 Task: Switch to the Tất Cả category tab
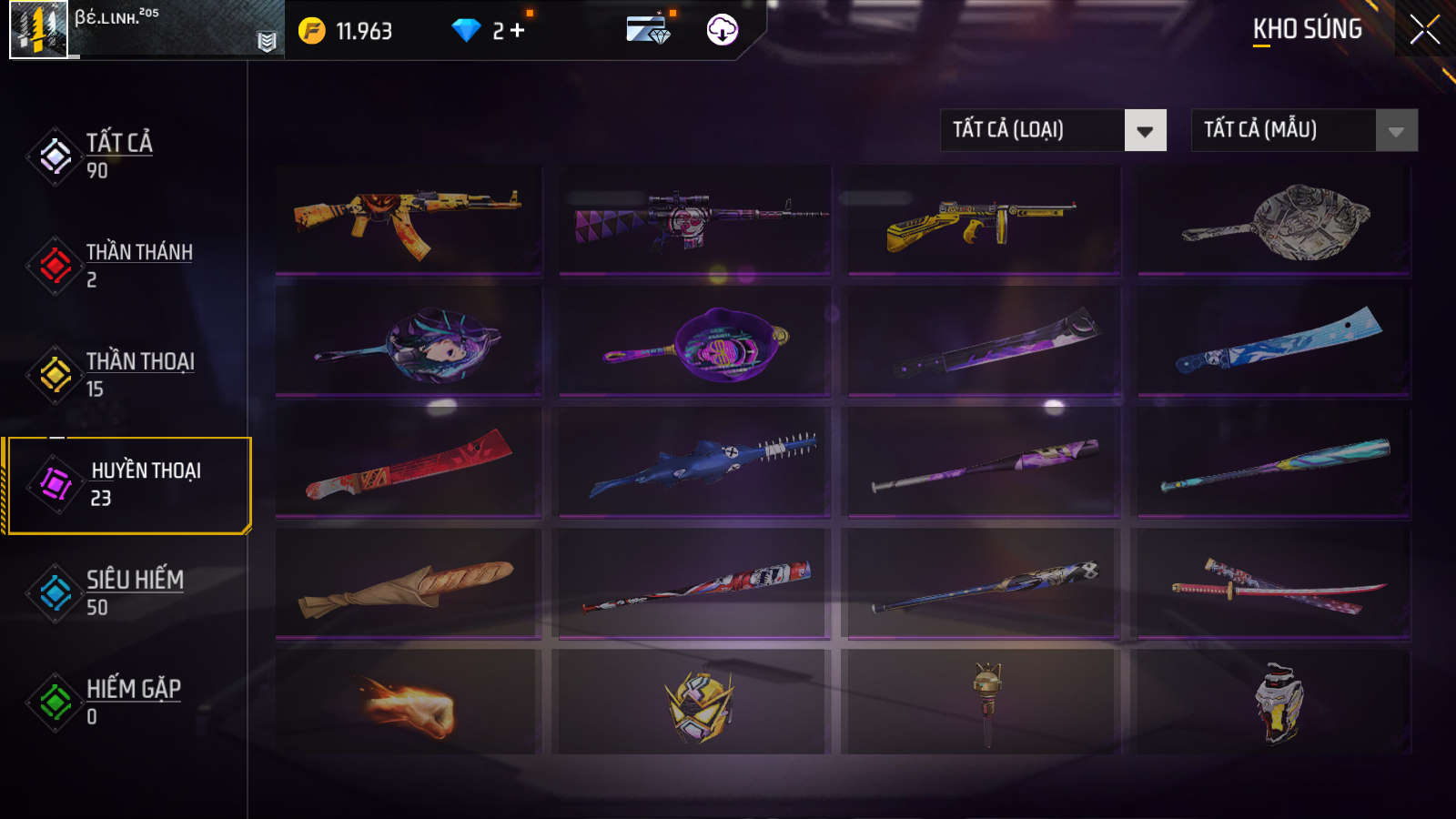pyautogui.click(x=118, y=156)
